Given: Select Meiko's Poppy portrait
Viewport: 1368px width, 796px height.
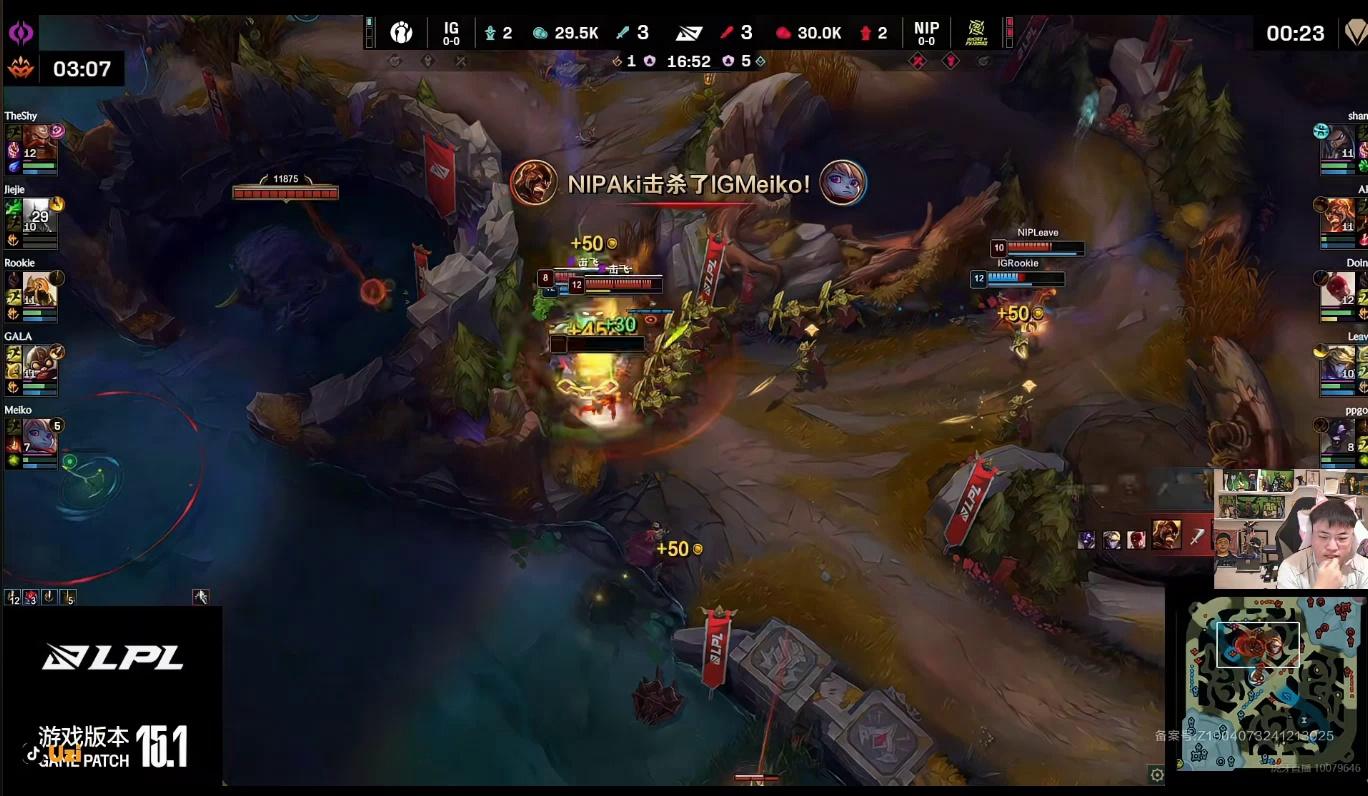Looking at the screenshot, I should tap(39, 436).
